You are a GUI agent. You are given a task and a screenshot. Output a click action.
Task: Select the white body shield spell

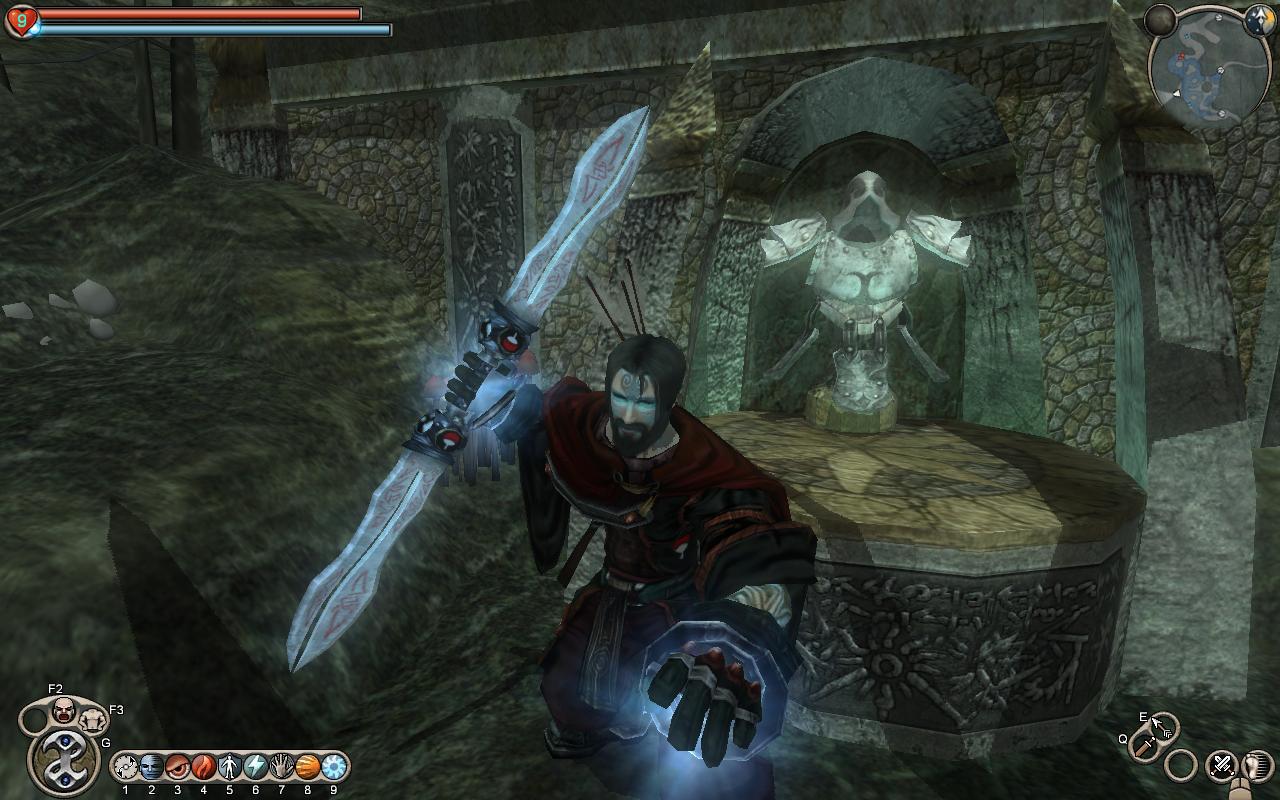(229, 767)
